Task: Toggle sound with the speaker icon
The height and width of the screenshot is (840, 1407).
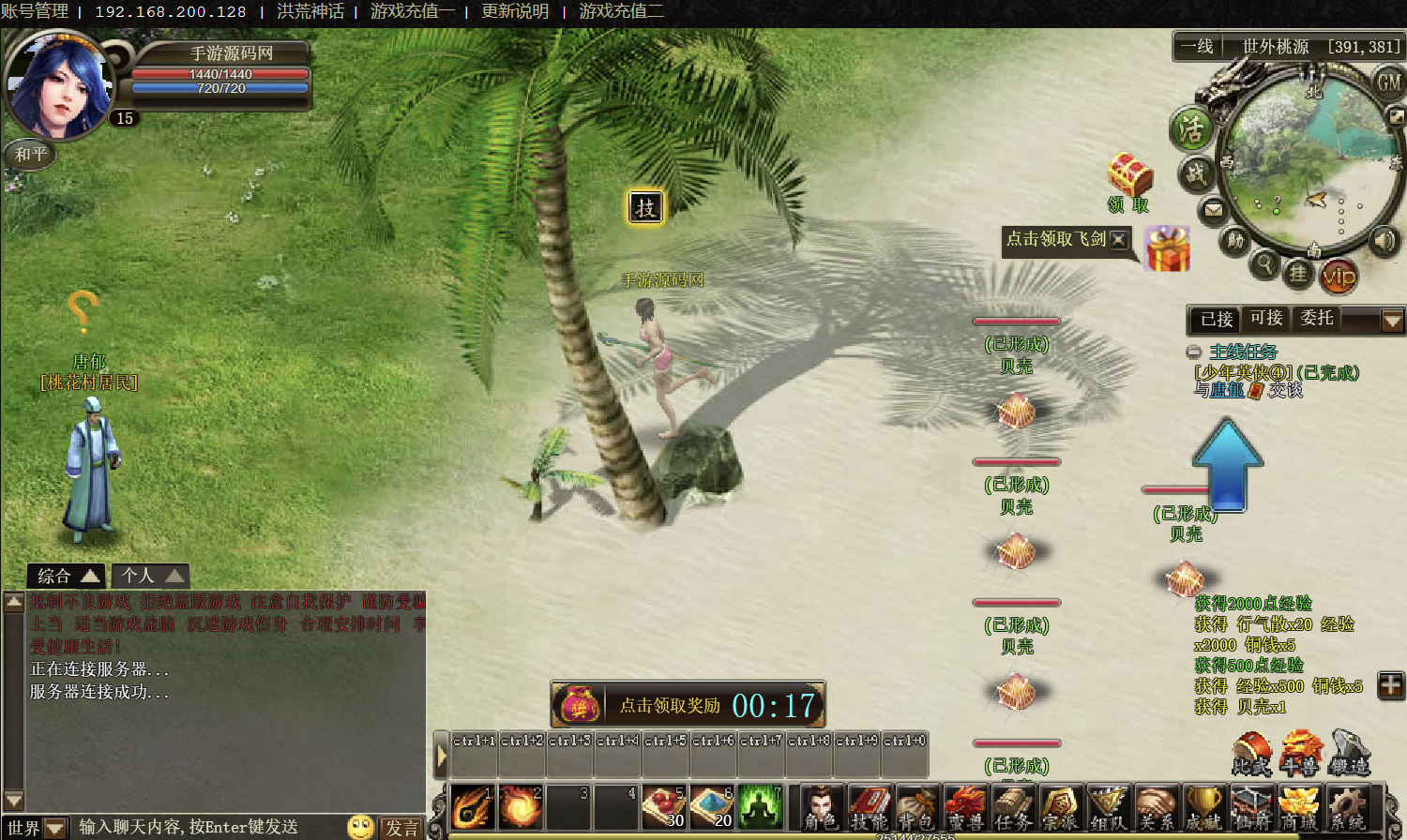Action: 1384,241
